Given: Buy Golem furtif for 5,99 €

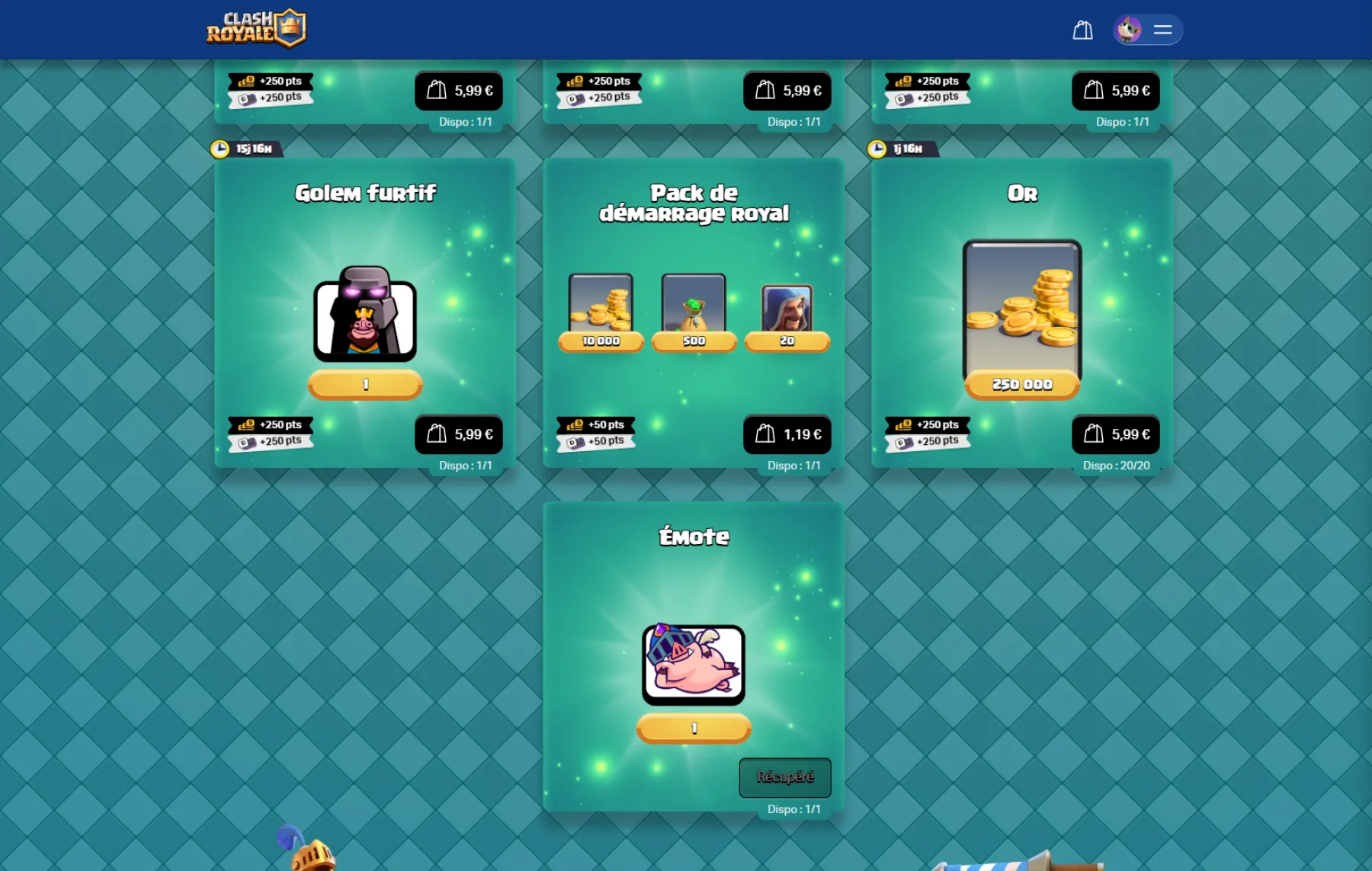Looking at the screenshot, I should click(x=460, y=434).
